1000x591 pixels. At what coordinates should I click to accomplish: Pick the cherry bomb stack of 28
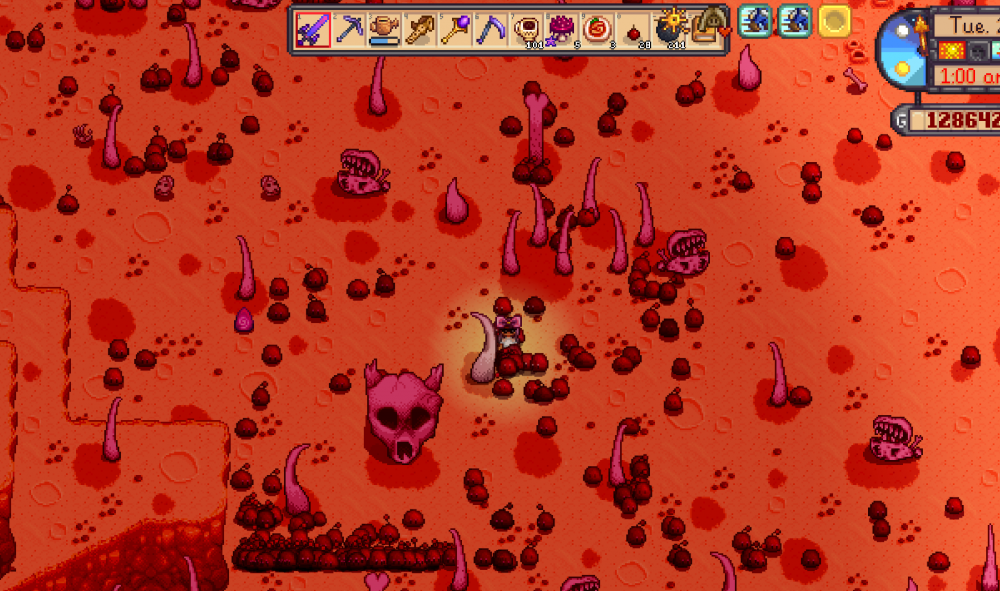[634, 29]
